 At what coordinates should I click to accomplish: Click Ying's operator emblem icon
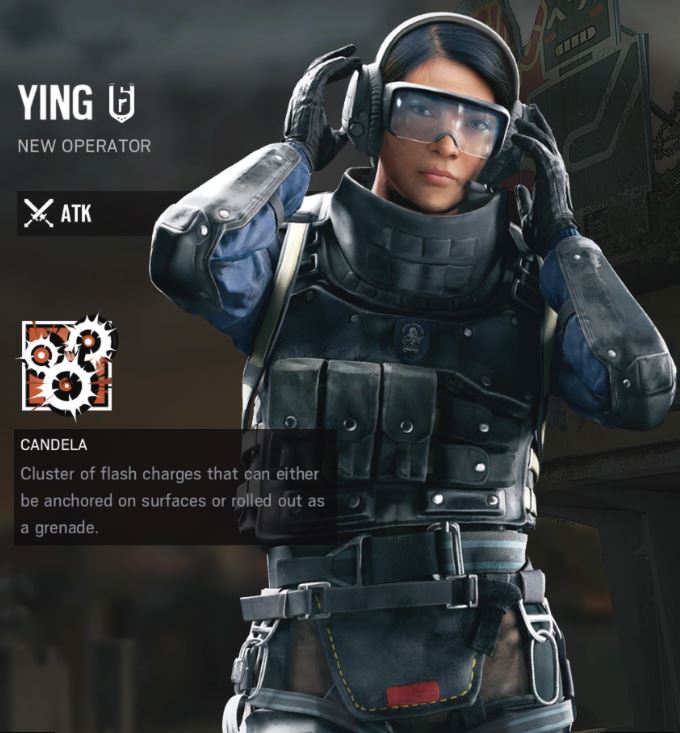pos(121,102)
